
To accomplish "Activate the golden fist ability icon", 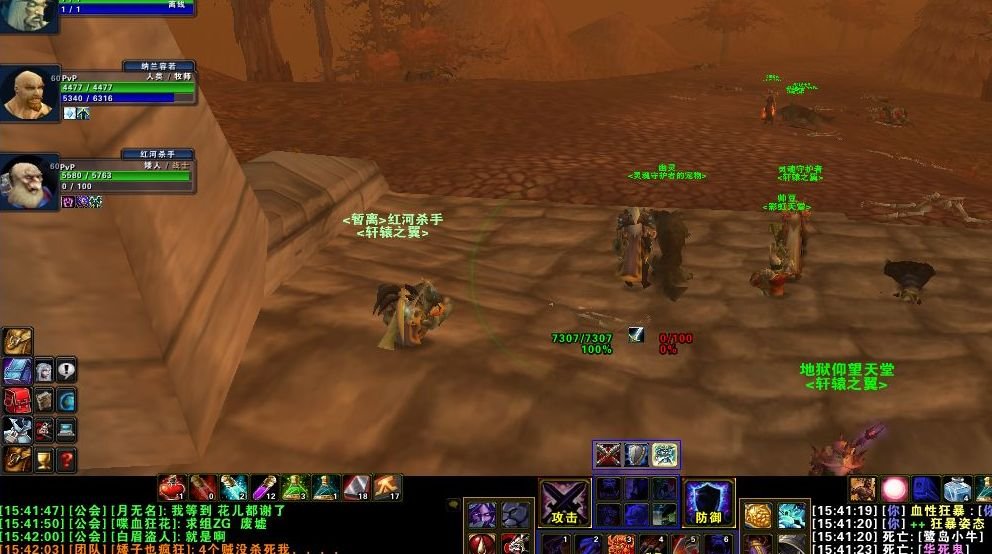I will coord(757,515).
